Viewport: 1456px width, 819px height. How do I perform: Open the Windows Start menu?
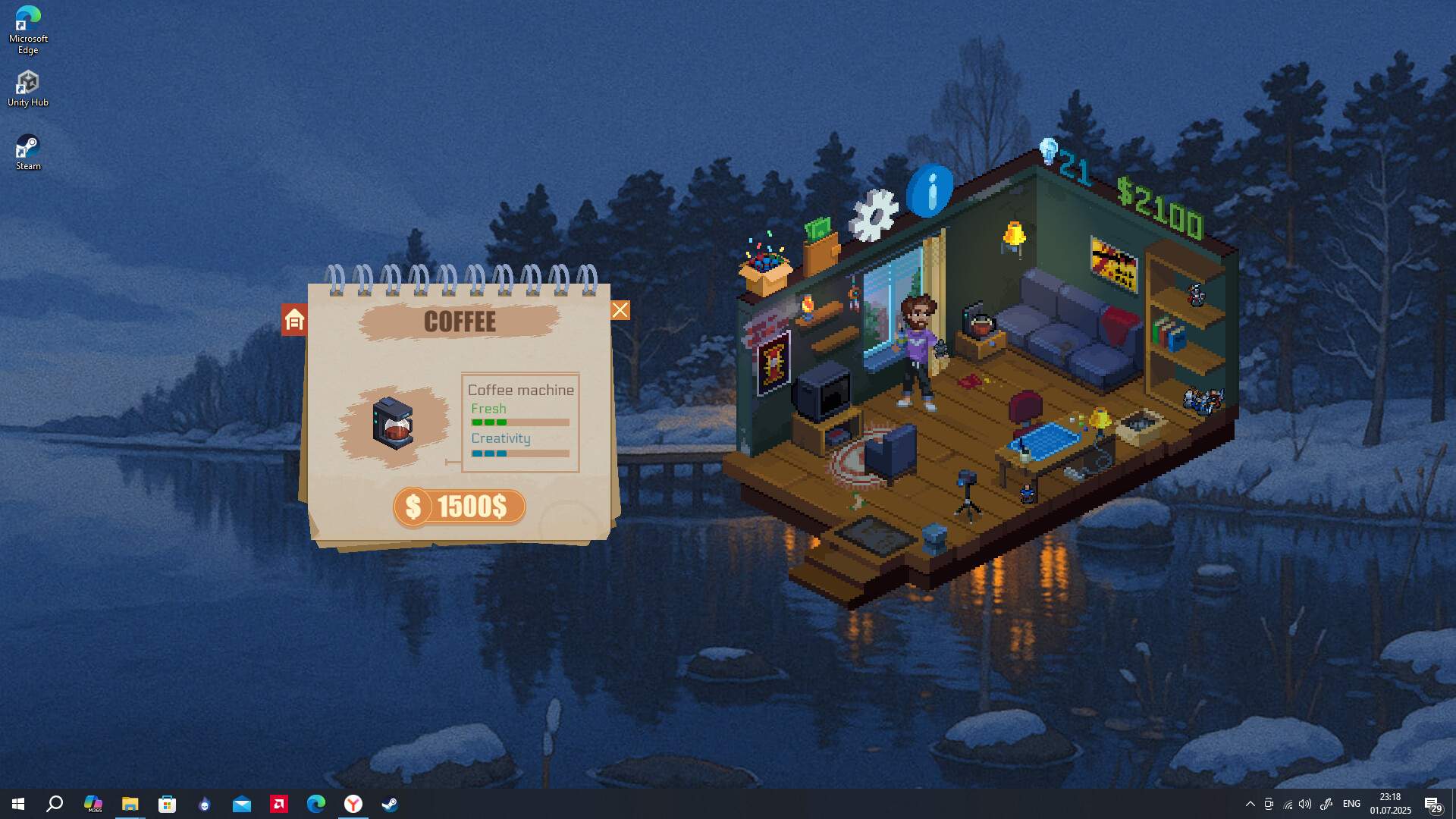pyautogui.click(x=18, y=804)
